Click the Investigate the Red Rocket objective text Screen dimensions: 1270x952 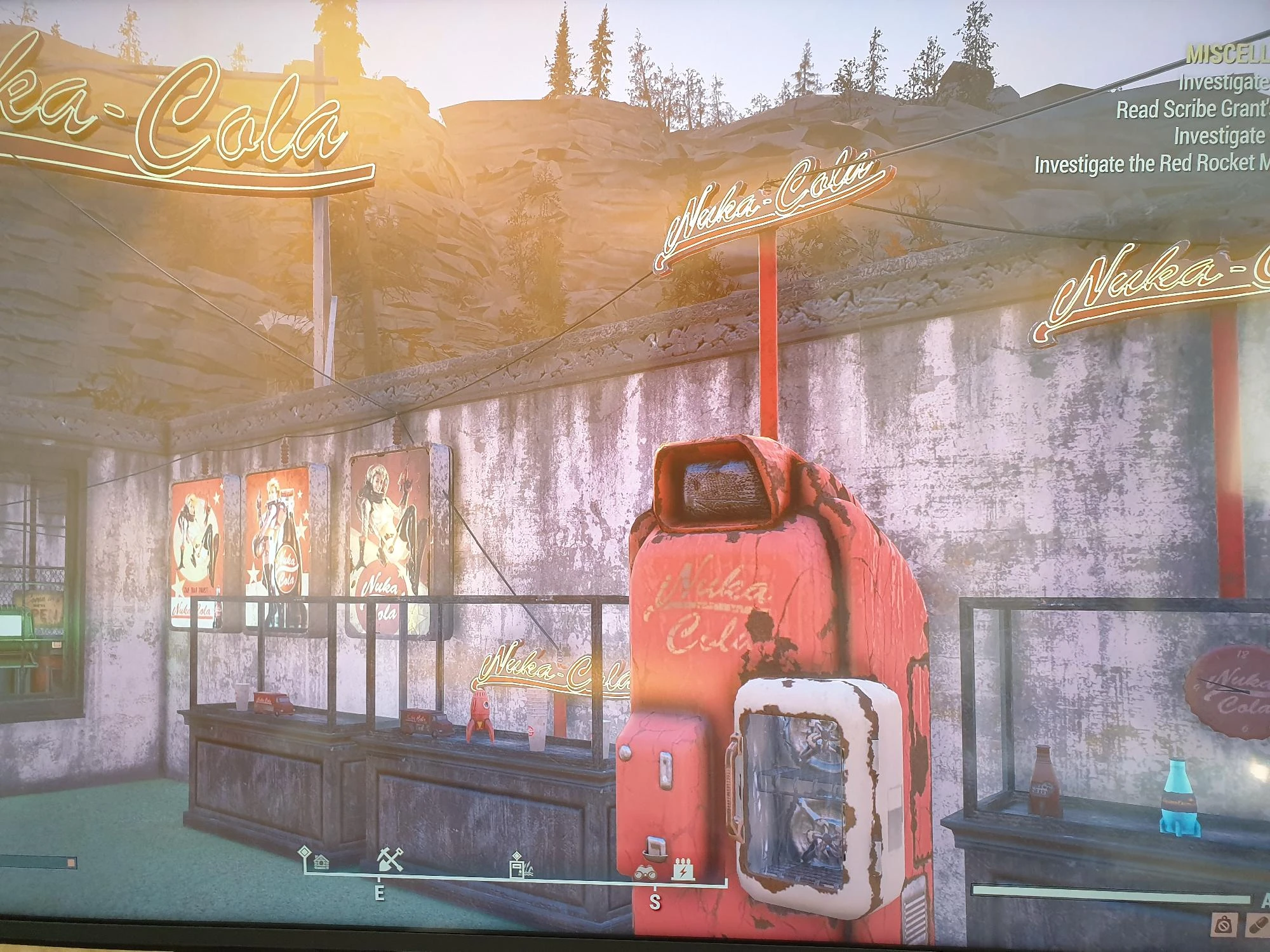click(1149, 162)
